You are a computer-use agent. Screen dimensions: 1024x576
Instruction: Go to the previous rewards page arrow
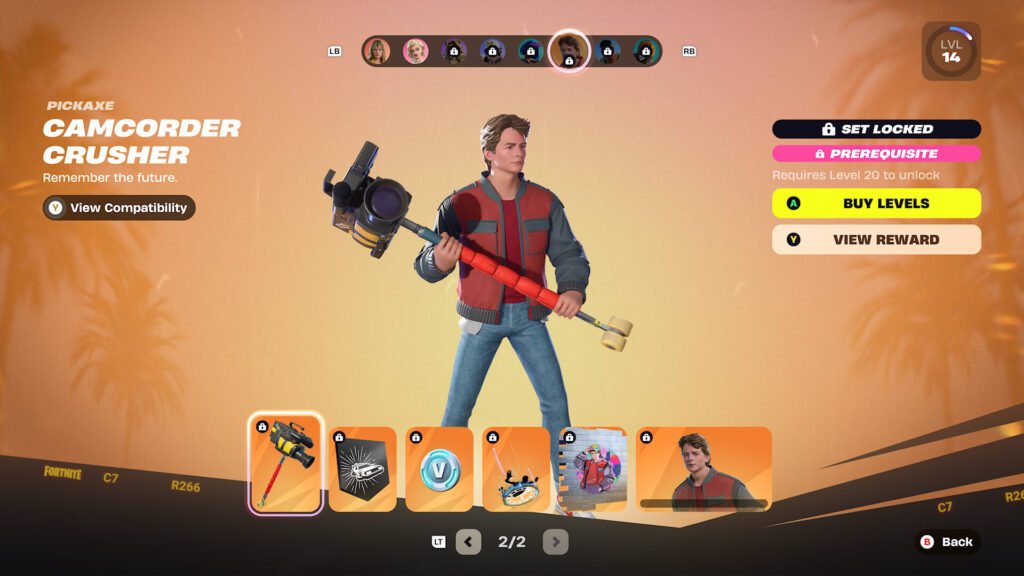[x=468, y=542]
